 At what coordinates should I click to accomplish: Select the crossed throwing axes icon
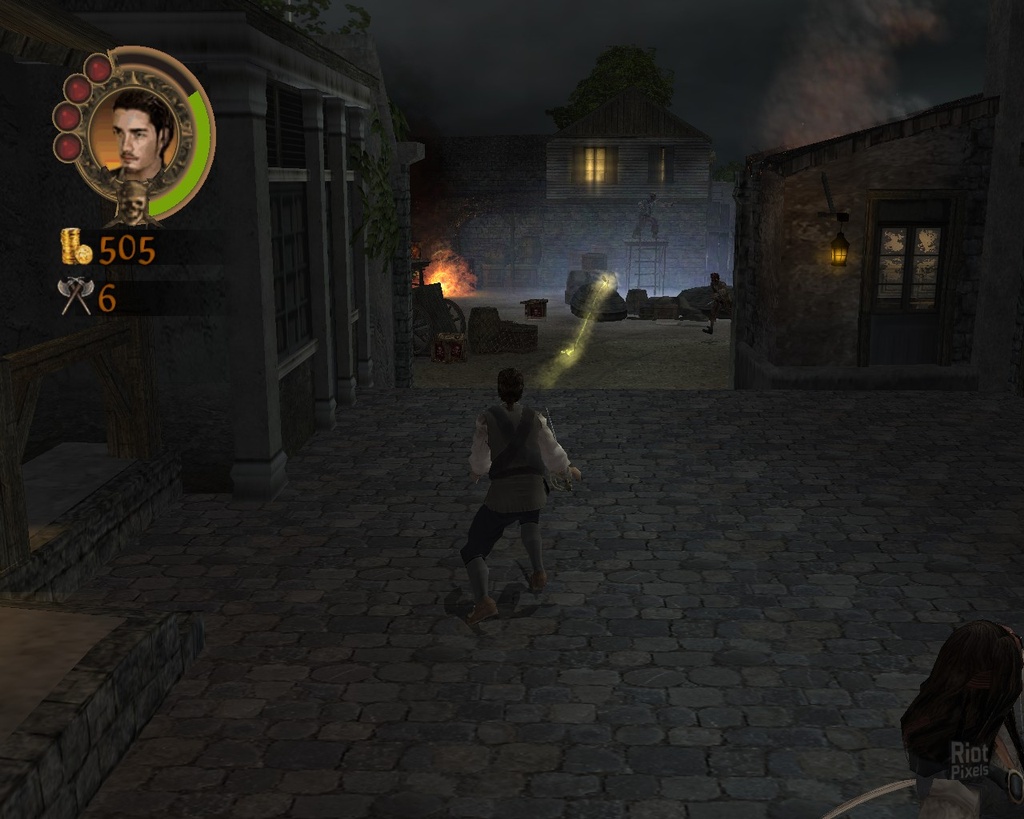coord(76,296)
